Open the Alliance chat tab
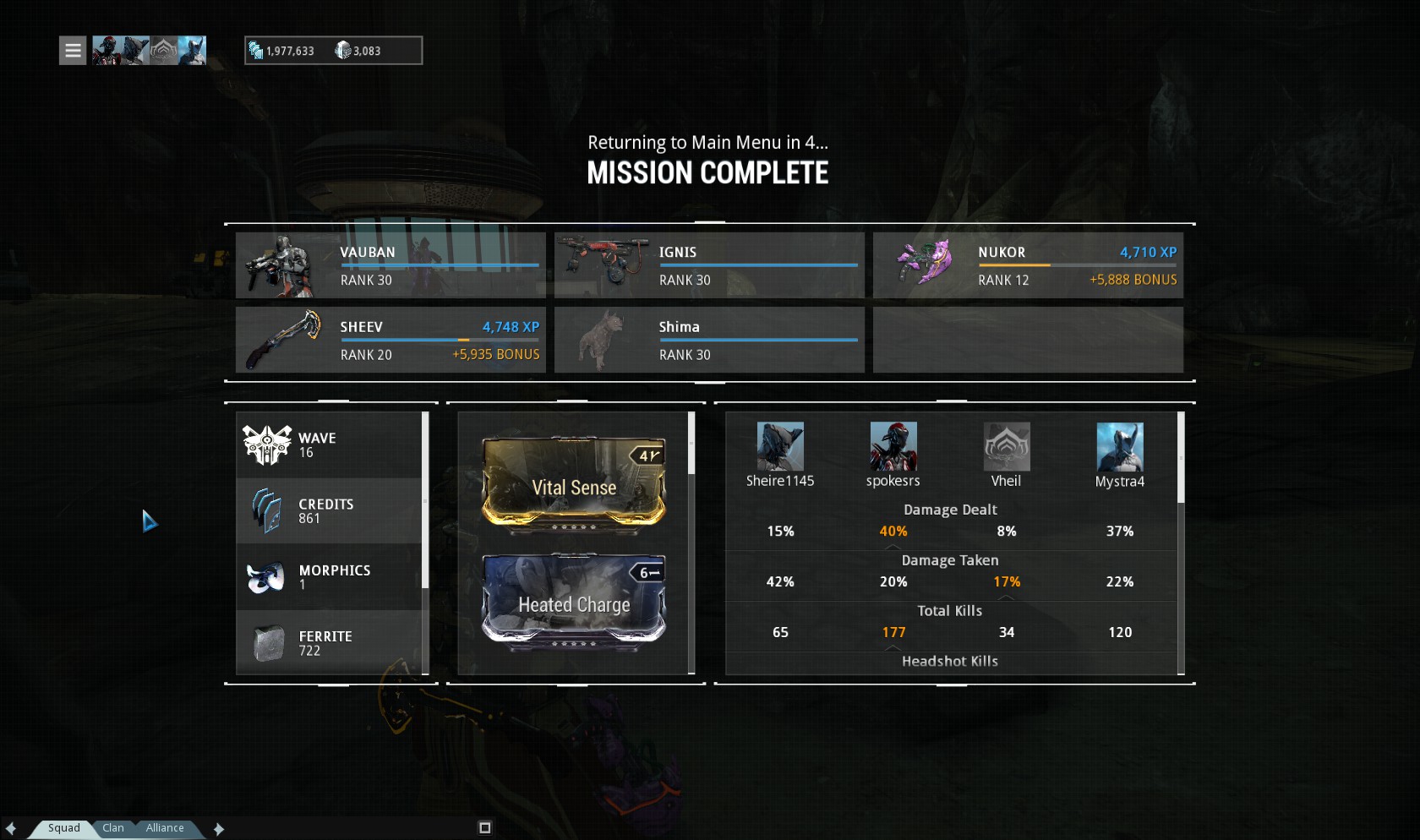 165,828
